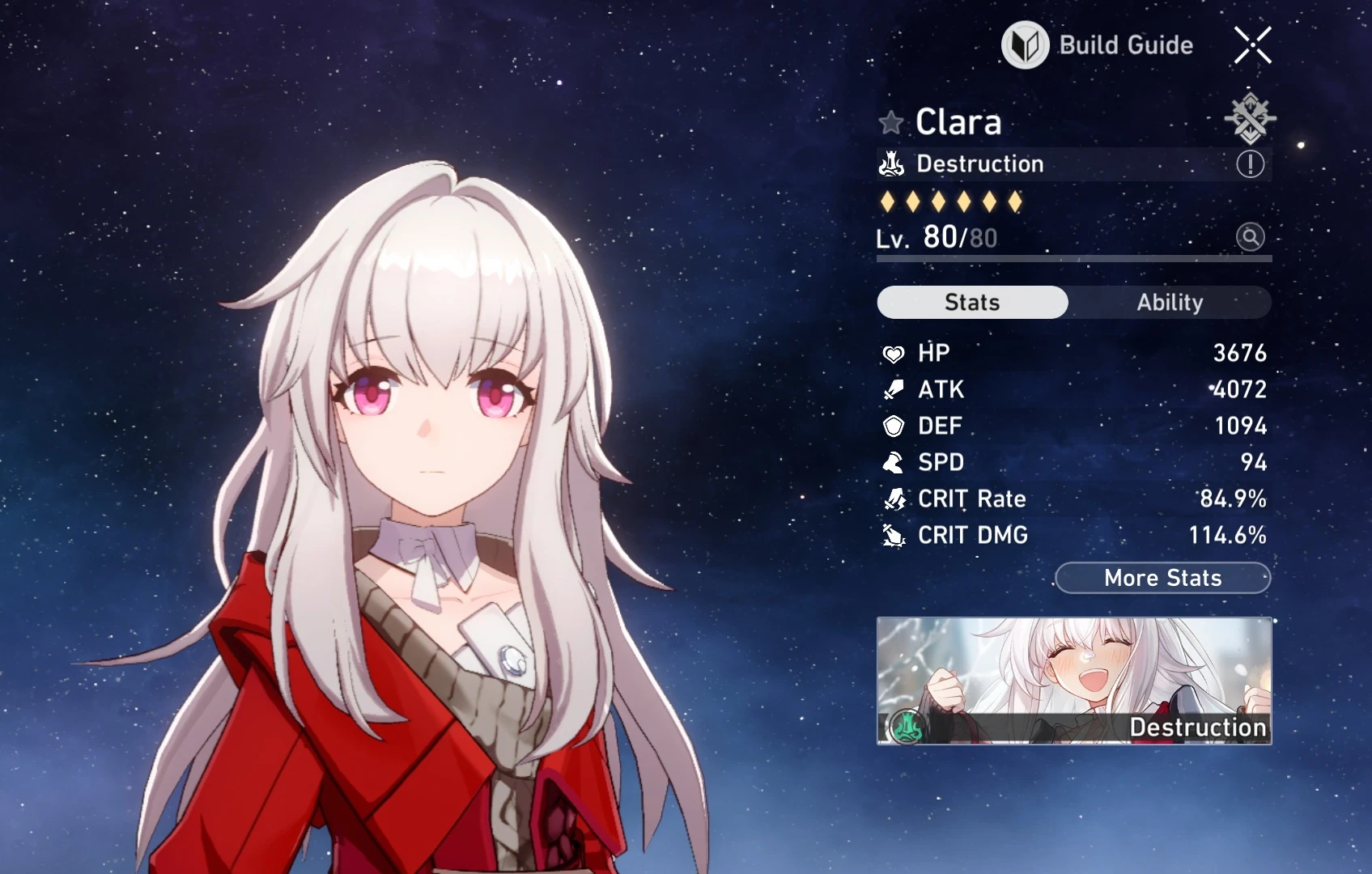Select the Stats tab

[971, 302]
